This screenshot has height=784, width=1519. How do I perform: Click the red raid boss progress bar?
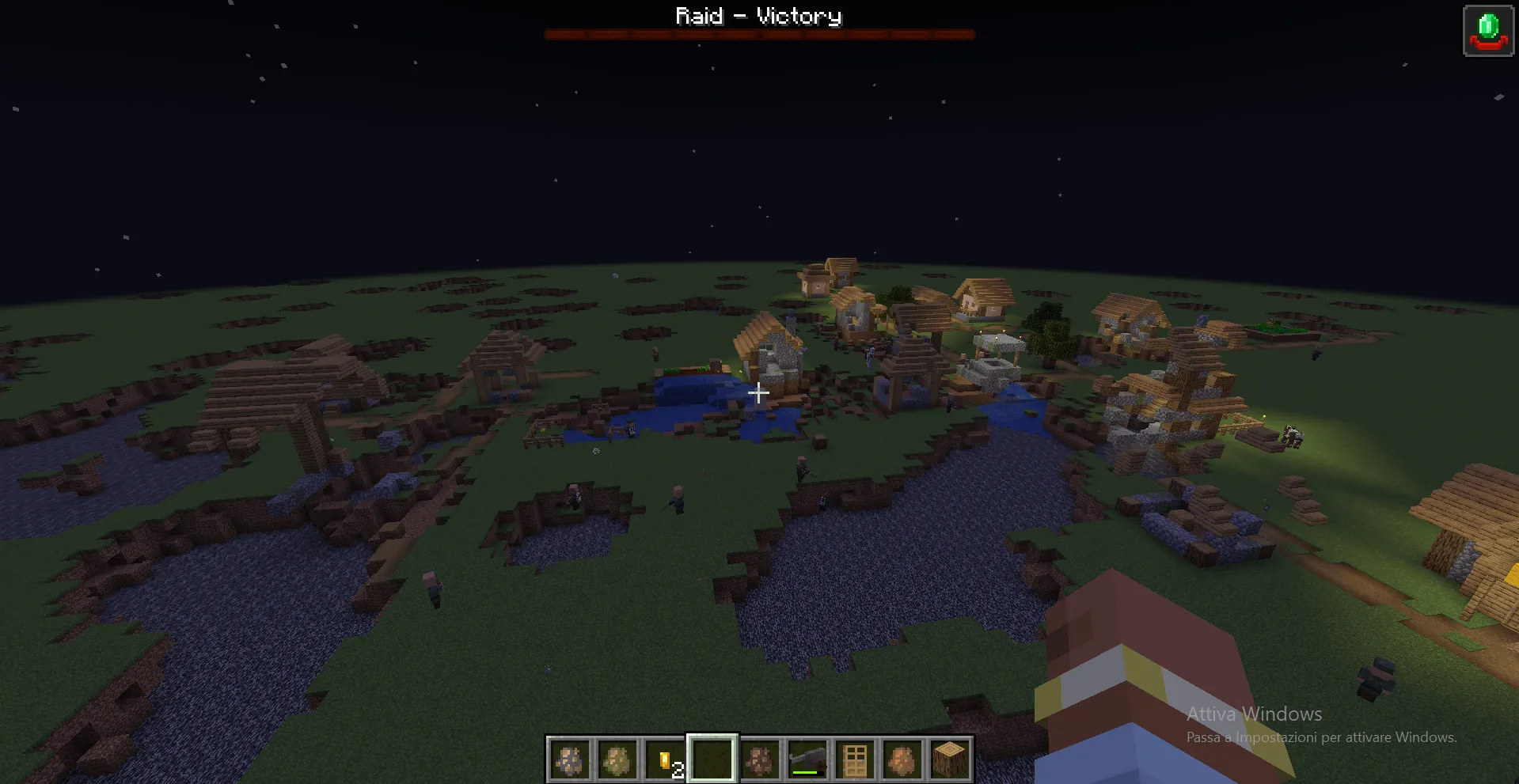[758, 33]
